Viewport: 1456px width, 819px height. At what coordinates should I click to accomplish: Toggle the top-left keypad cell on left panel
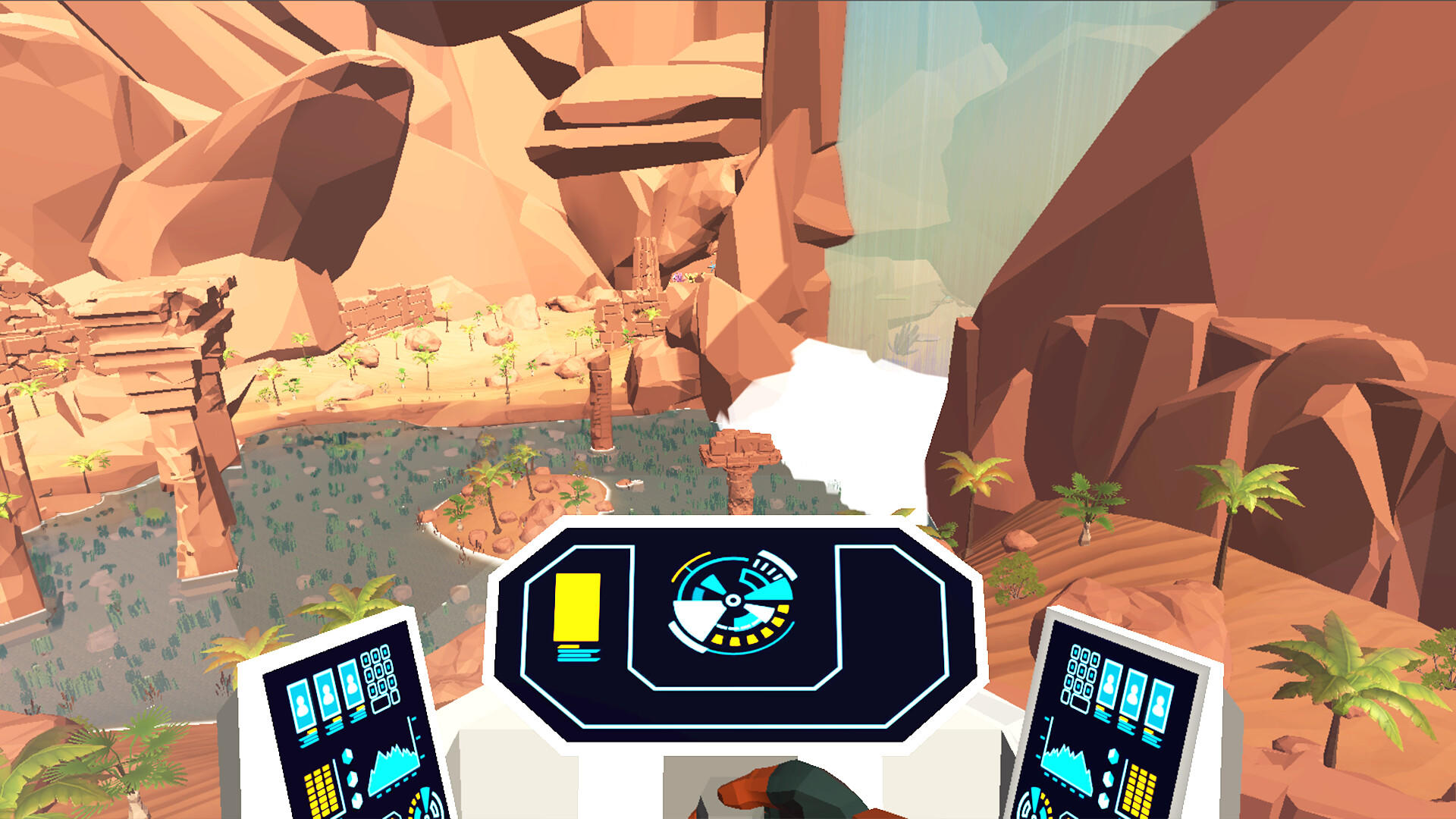click(365, 659)
